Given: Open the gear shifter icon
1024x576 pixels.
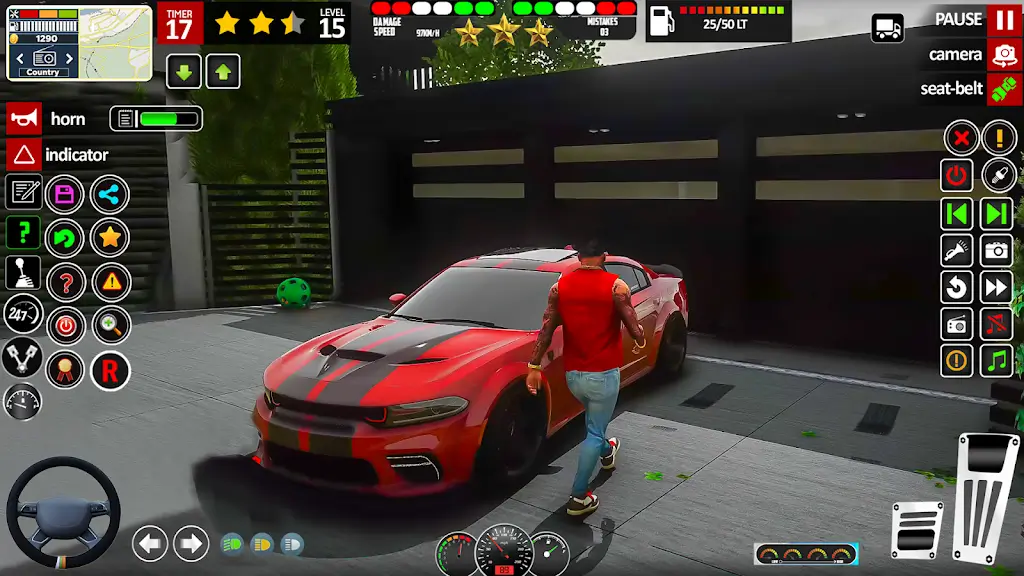Looking at the screenshot, I should [x=23, y=272].
